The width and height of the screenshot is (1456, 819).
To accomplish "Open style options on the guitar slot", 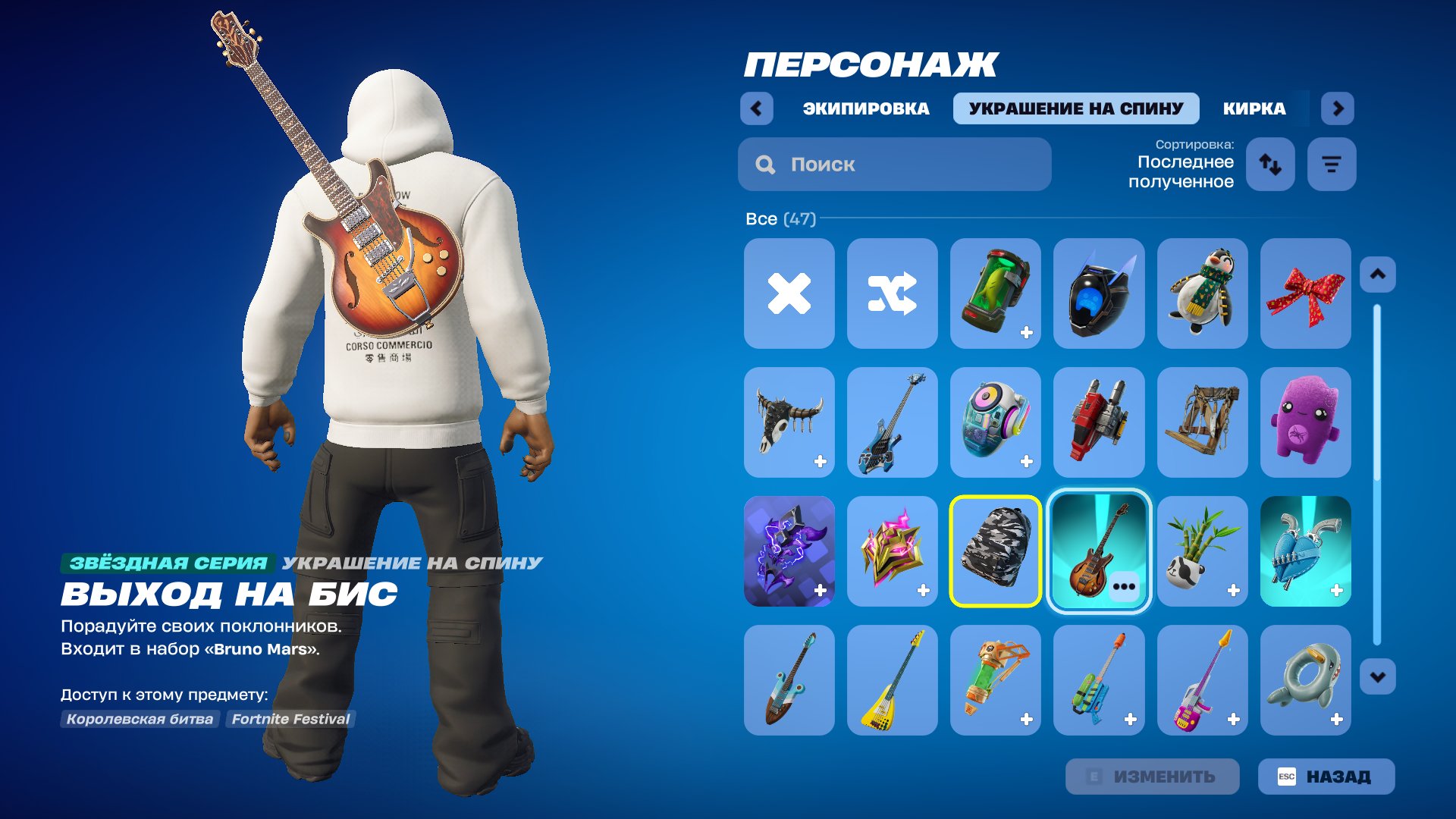I will tap(1124, 587).
